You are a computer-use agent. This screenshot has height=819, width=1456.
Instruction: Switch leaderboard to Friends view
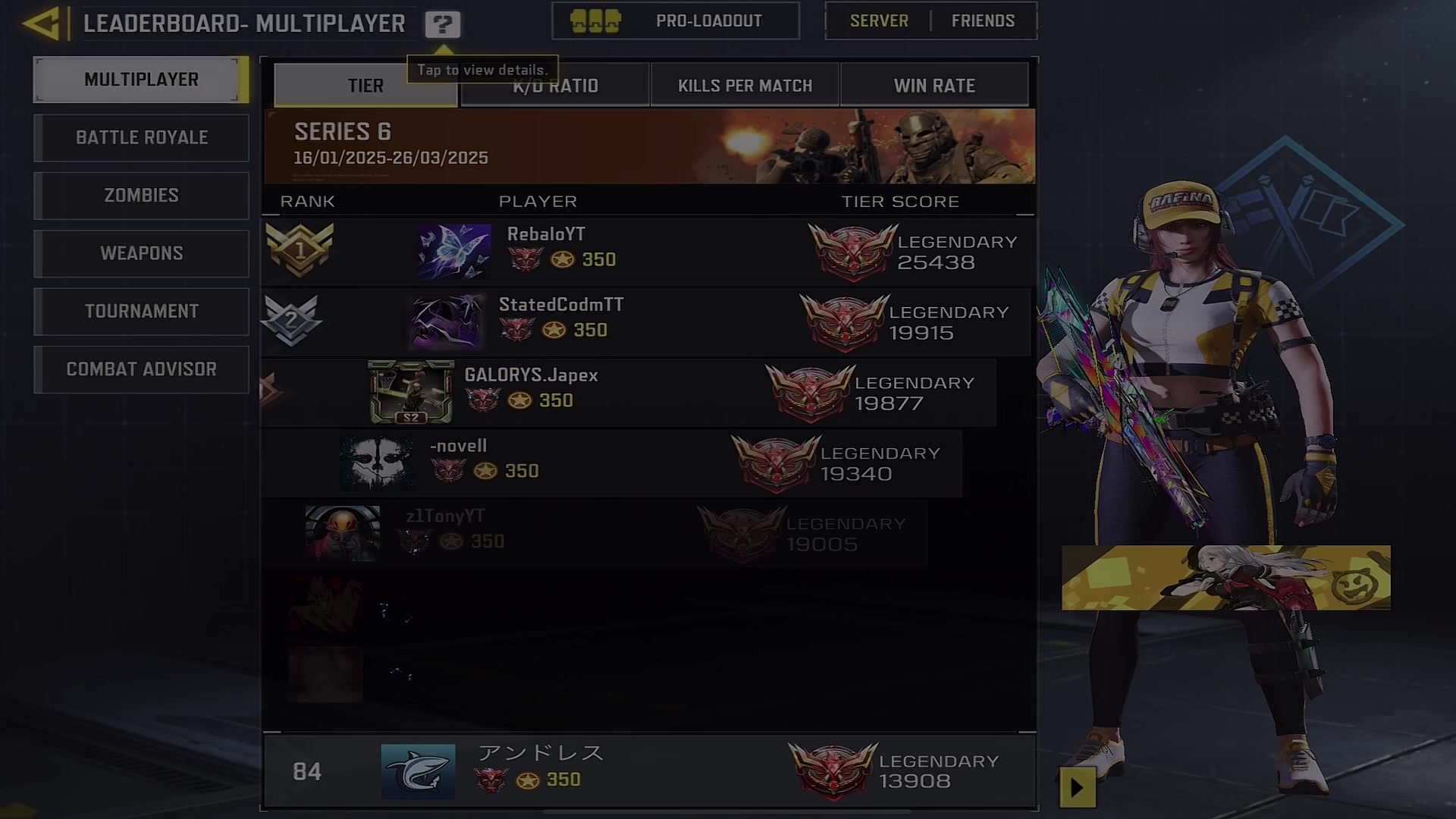click(x=983, y=21)
